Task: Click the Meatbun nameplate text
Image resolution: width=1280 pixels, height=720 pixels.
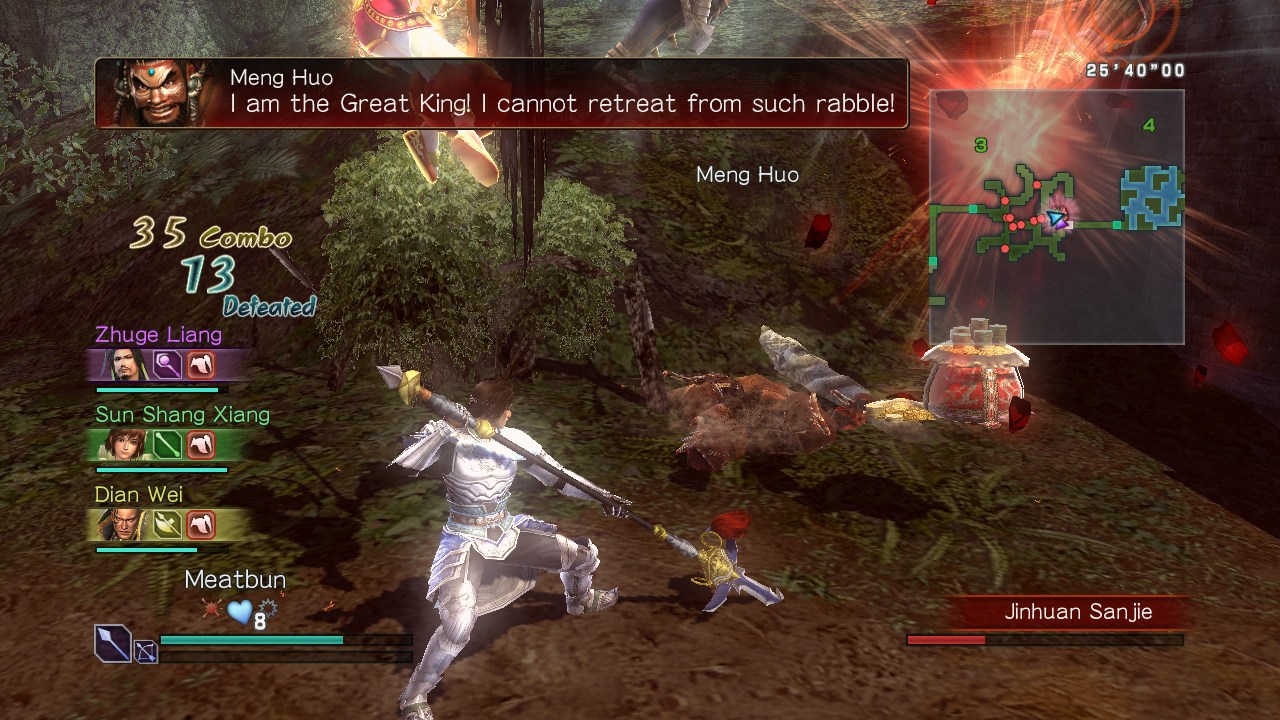Action: pyautogui.click(x=235, y=579)
